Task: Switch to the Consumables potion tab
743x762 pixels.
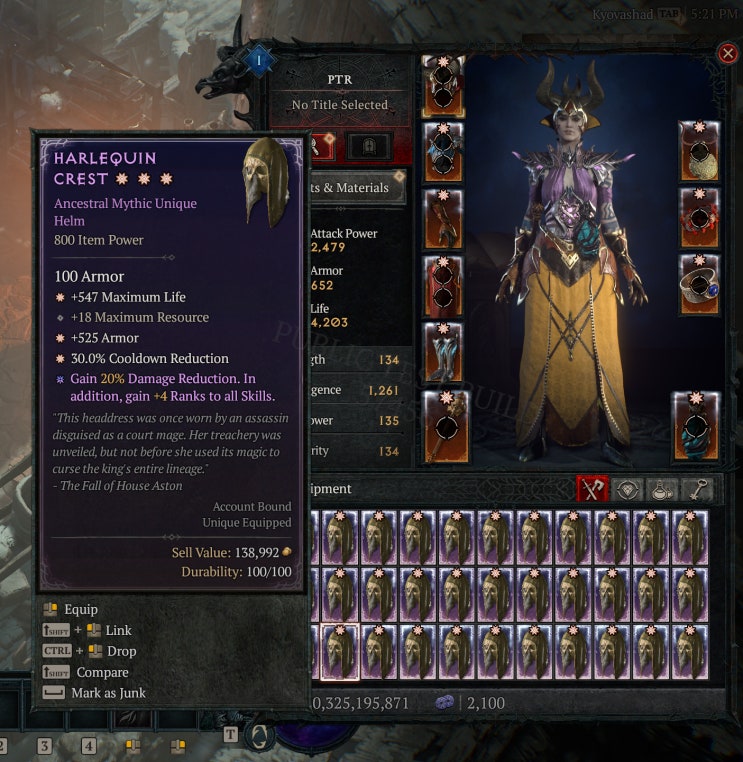Action: [661, 489]
